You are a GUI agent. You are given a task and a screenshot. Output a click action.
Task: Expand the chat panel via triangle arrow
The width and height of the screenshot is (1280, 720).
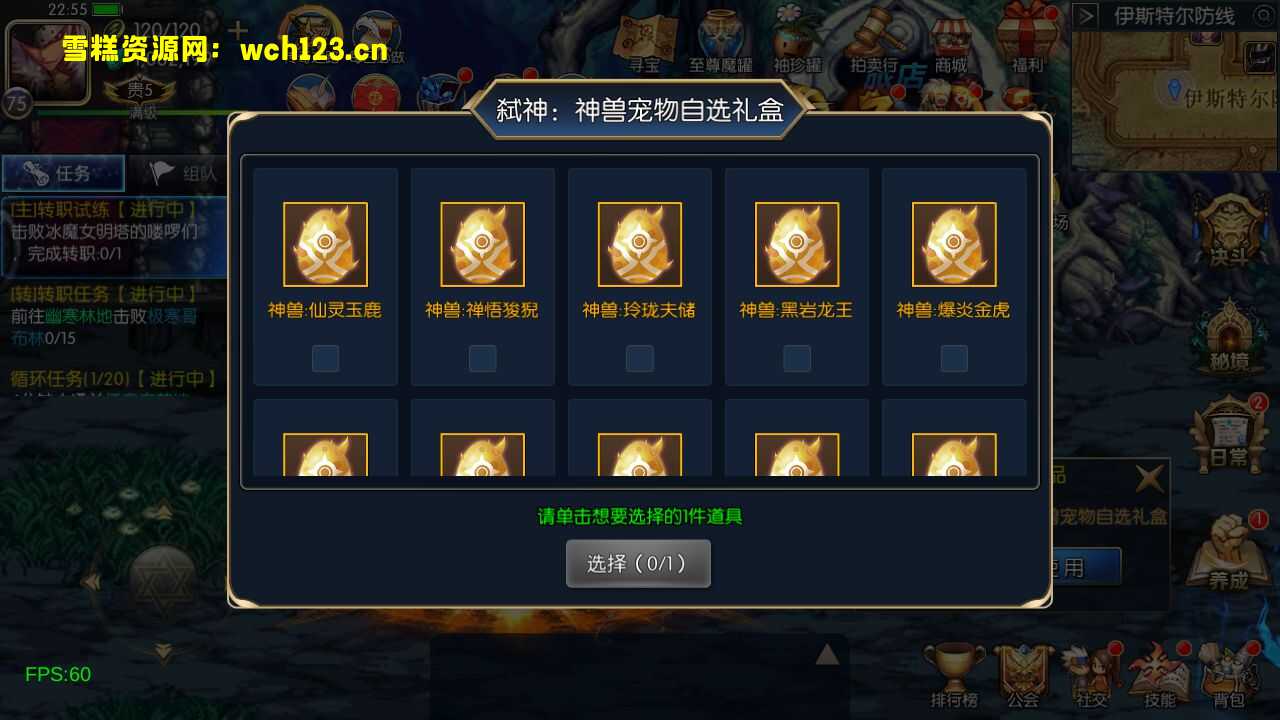coord(826,652)
